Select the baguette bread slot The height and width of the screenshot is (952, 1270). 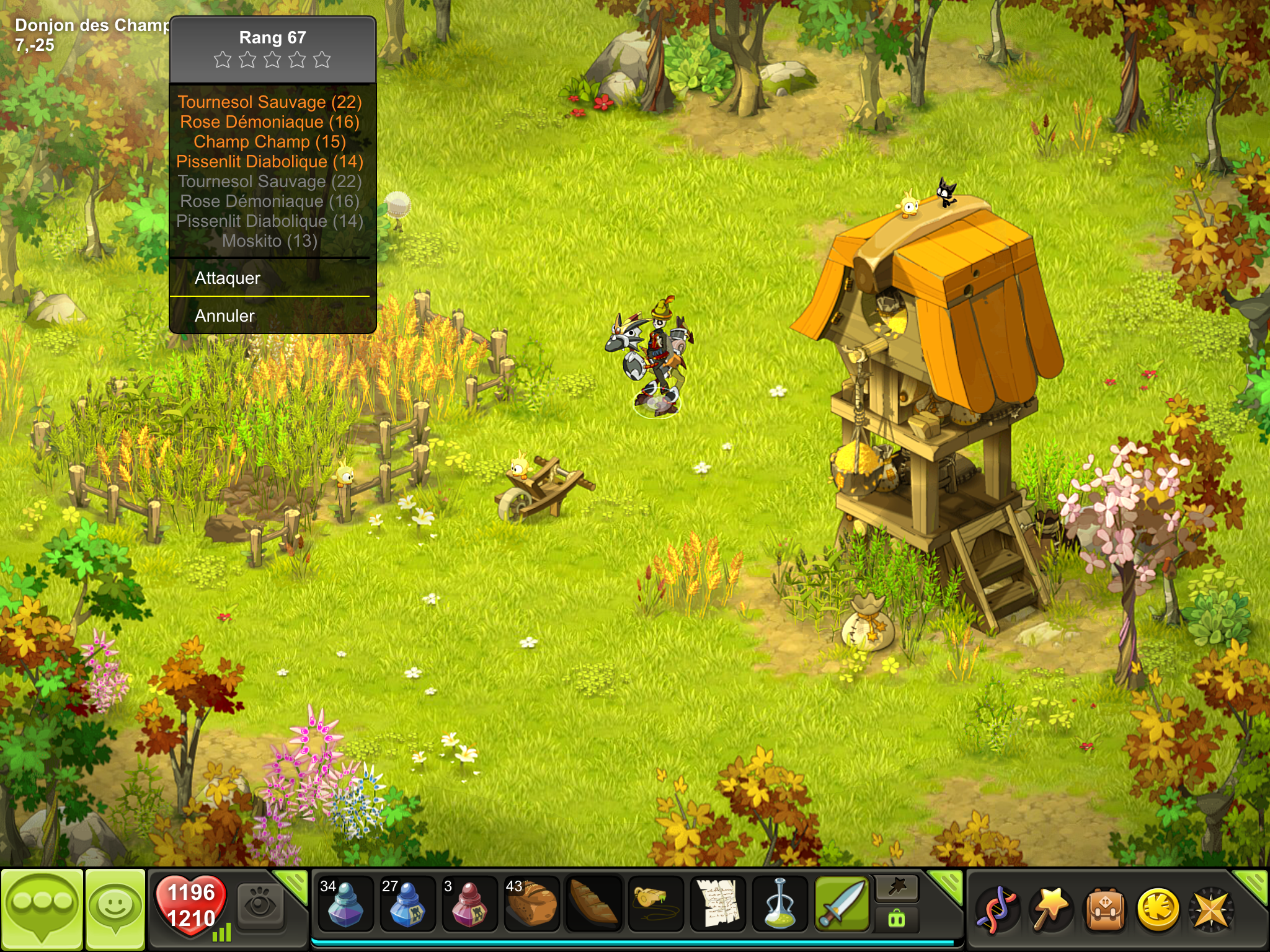[x=593, y=905]
